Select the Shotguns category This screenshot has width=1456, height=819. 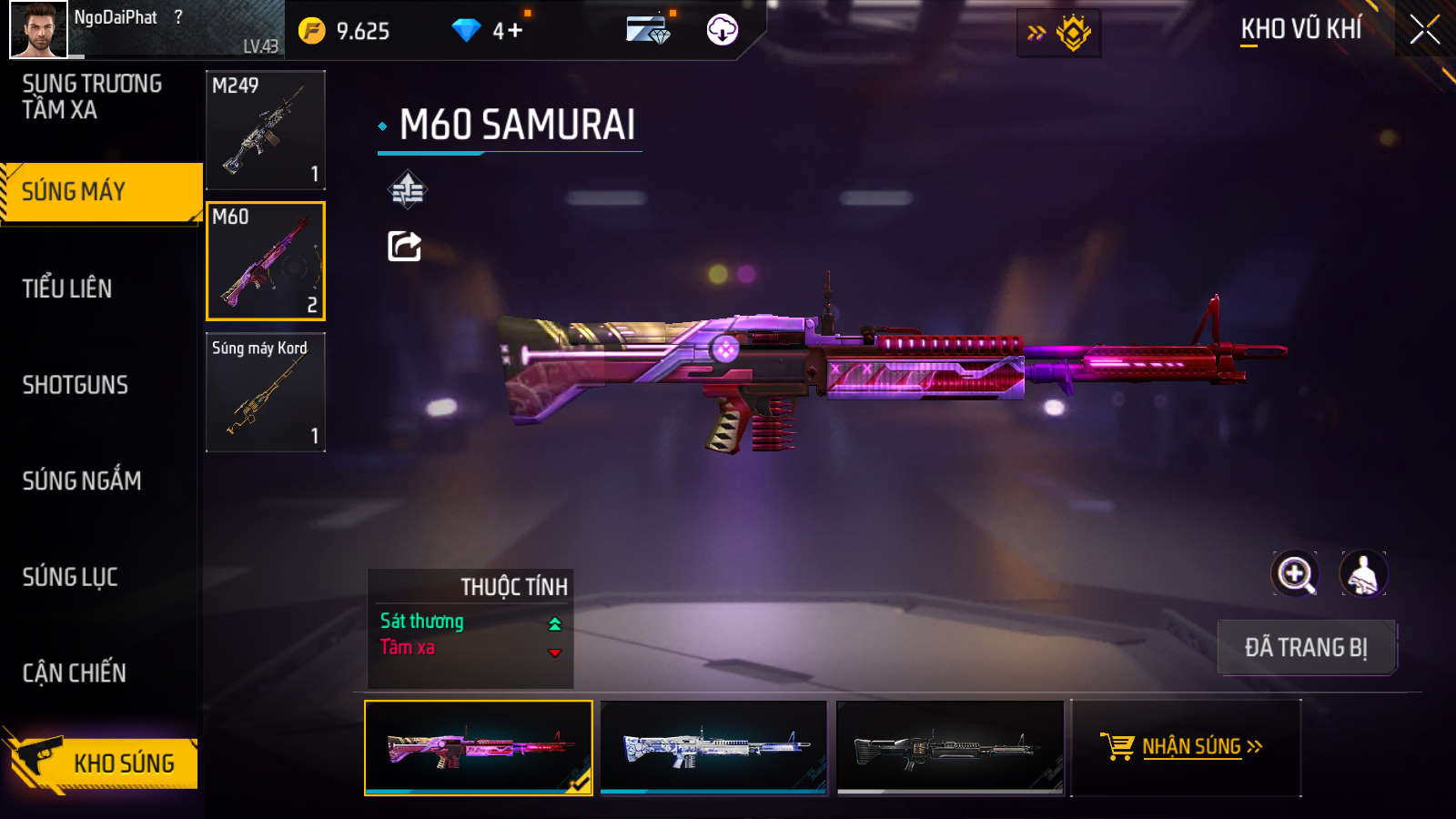(76, 385)
